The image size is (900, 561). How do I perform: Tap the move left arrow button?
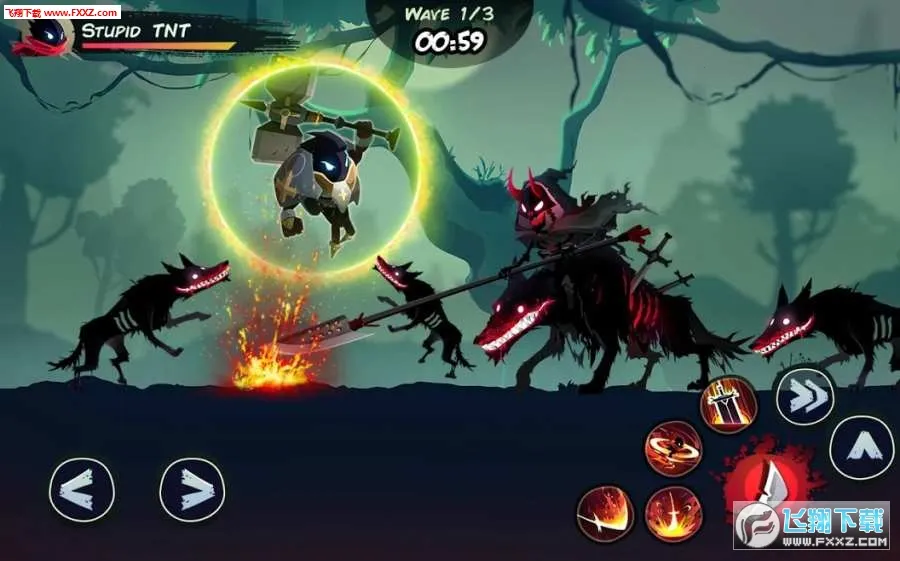(x=82, y=490)
